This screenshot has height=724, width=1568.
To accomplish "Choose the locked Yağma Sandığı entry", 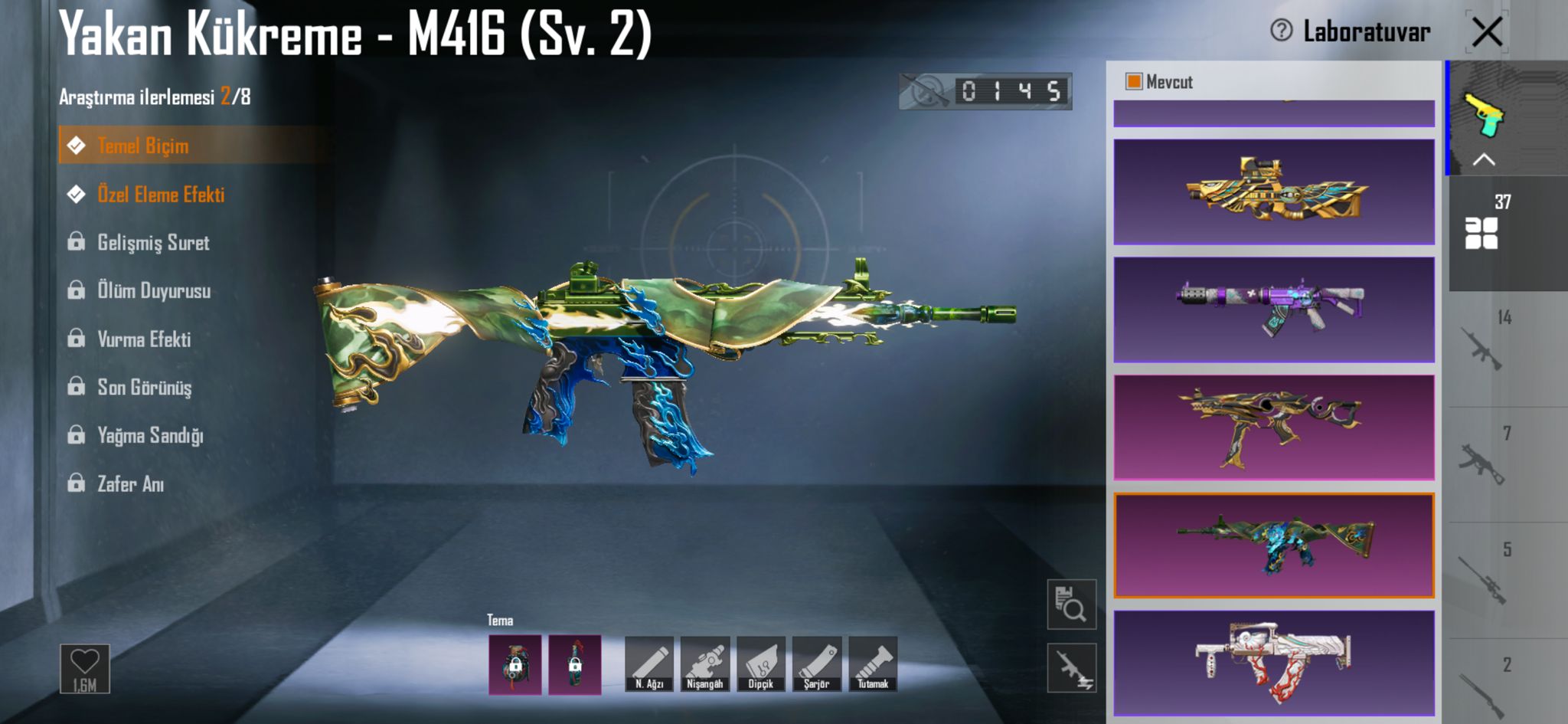I will coord(149,436).
